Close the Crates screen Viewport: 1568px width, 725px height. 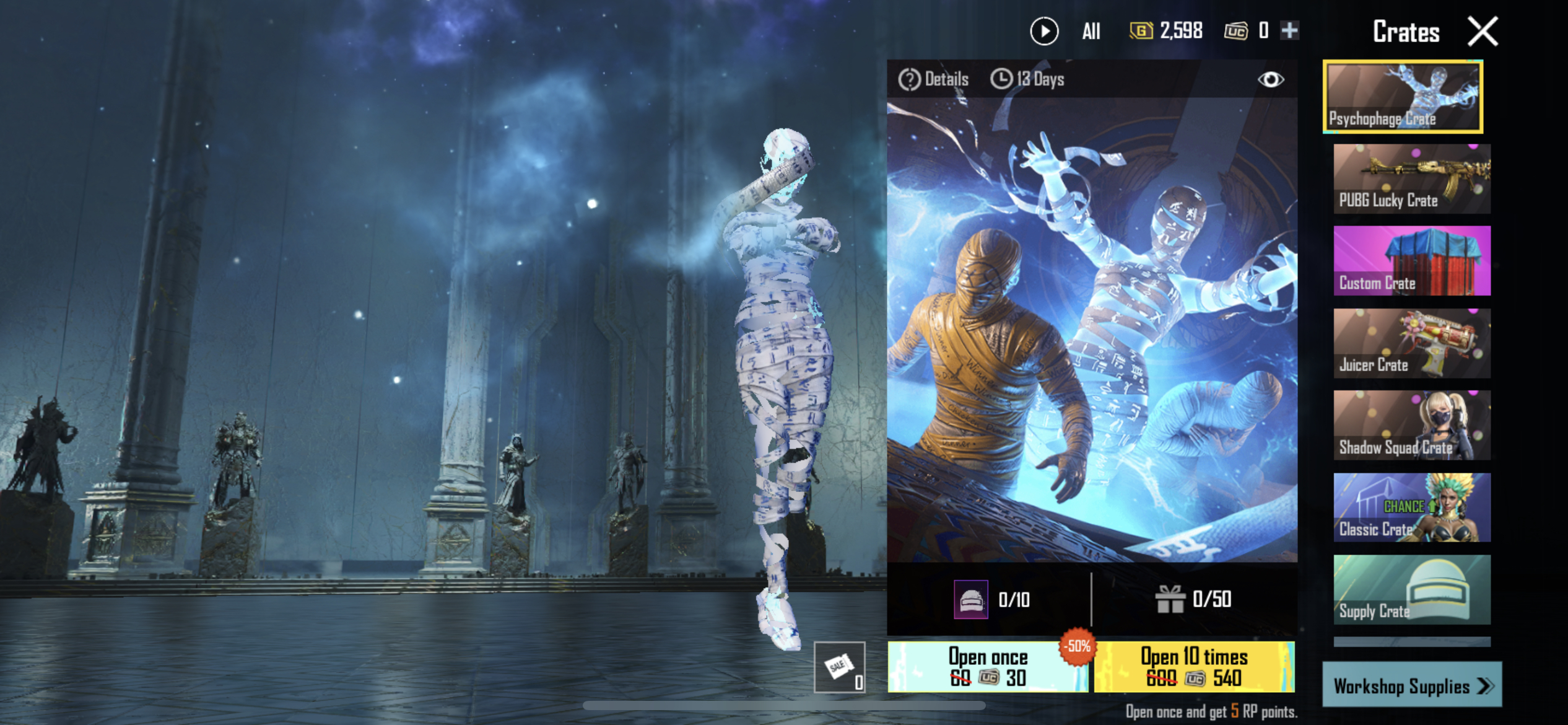pyautogui.click(x=1483, y=32)
